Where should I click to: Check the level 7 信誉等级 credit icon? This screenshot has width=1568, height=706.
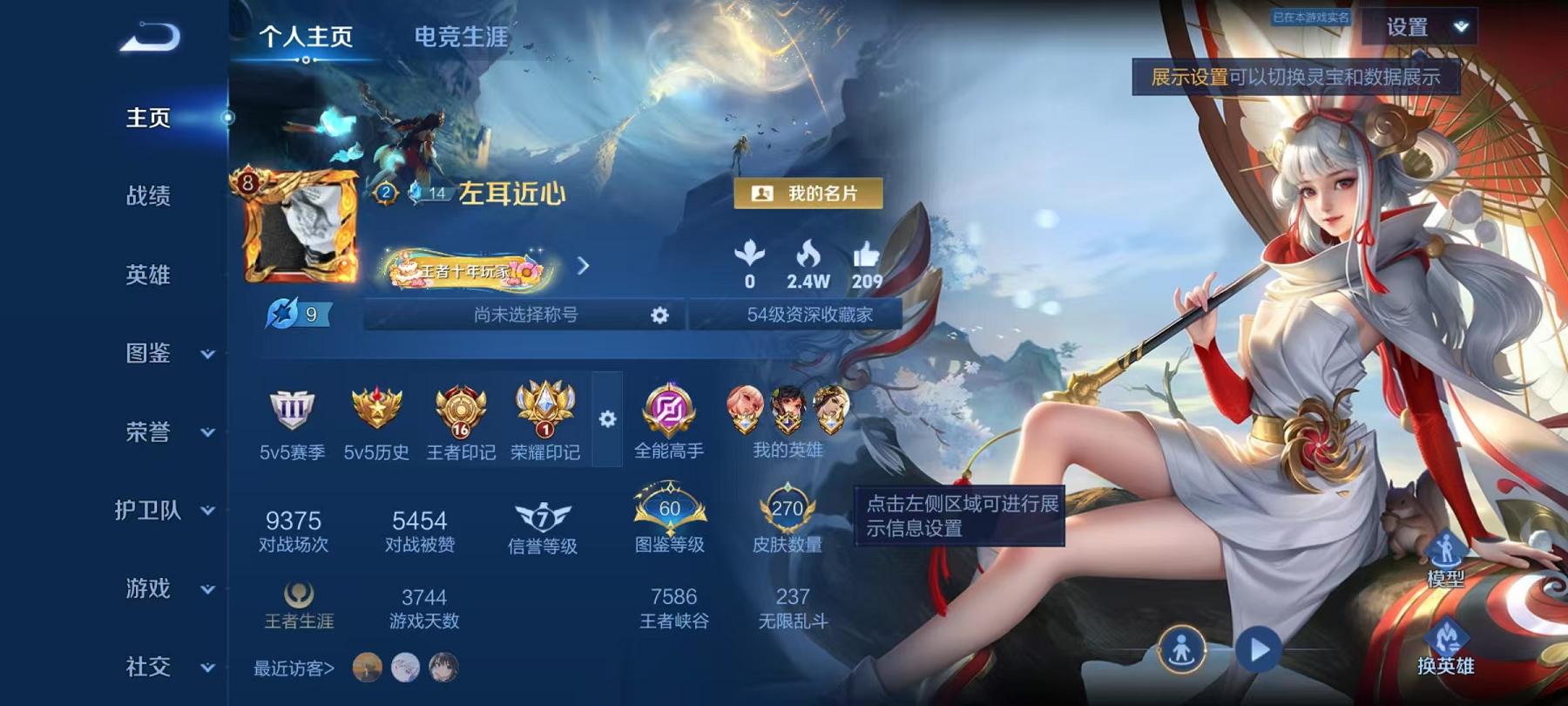pyautogui.click(x=543, y=514)
